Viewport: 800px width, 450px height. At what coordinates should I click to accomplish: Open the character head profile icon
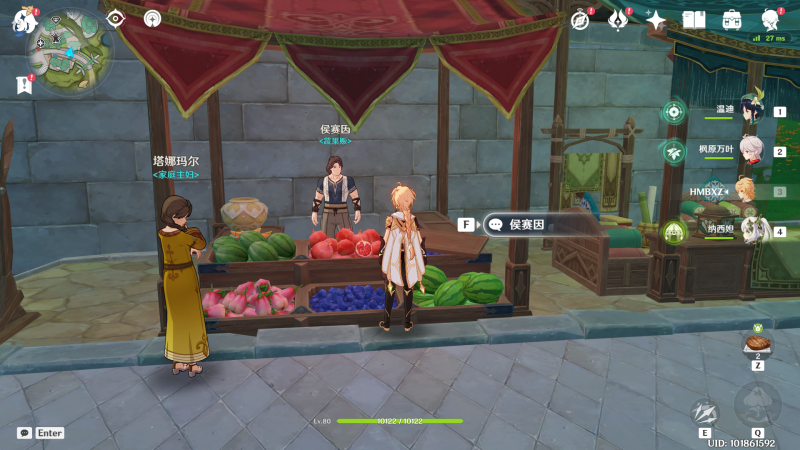[770, 19]
